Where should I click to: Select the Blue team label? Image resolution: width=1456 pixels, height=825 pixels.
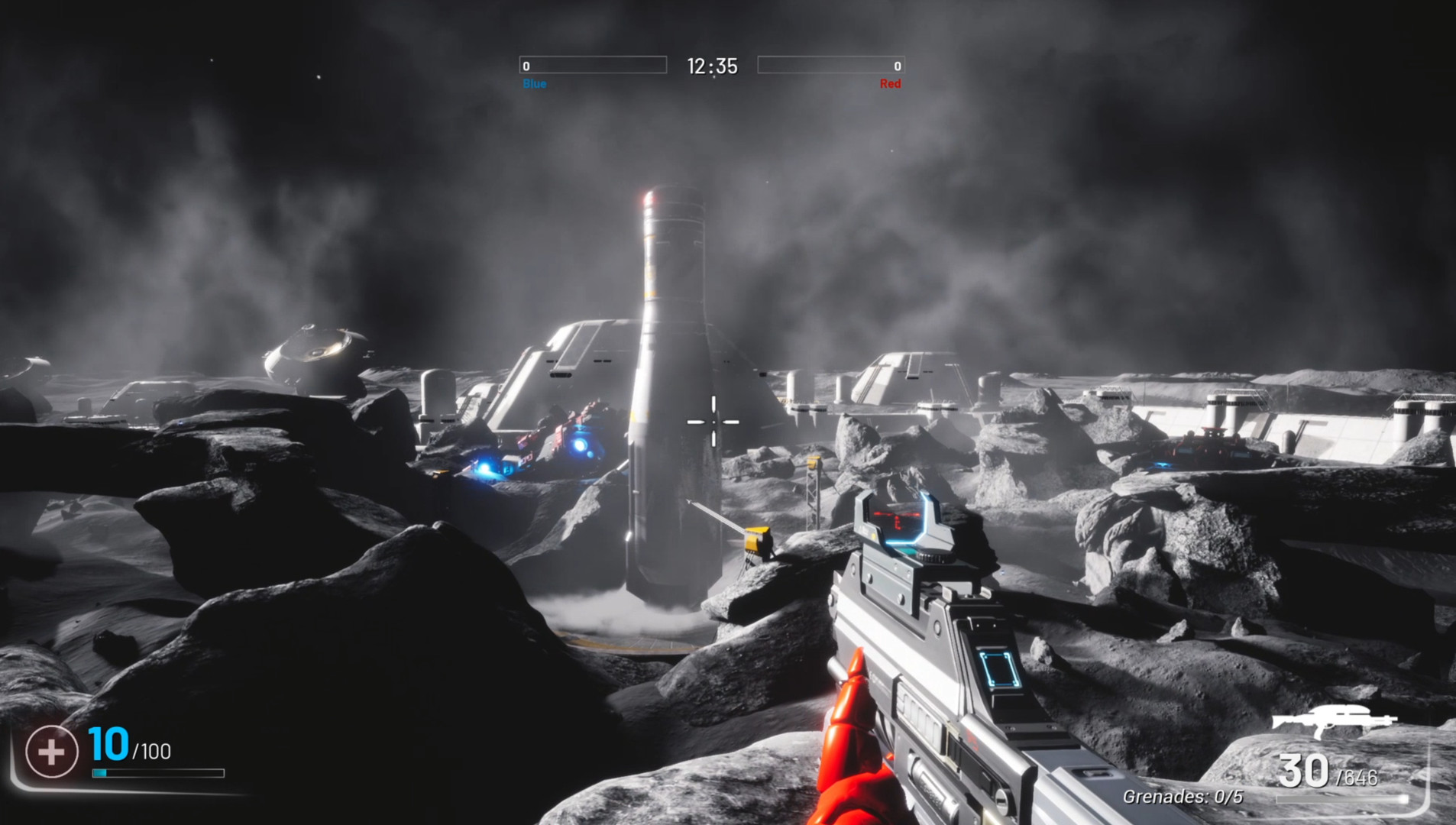coord(535,84)
